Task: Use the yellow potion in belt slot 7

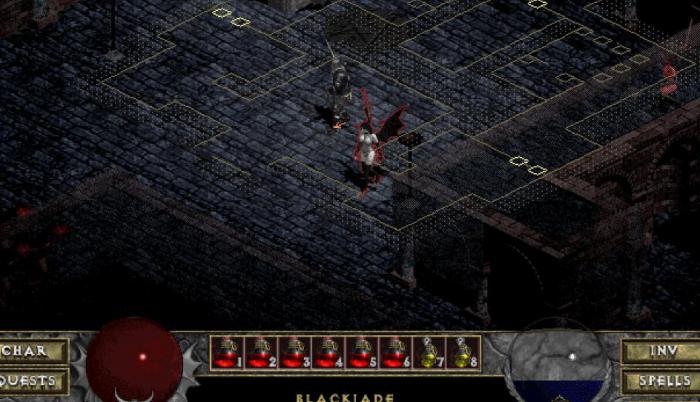Action: tap(428, 352)
